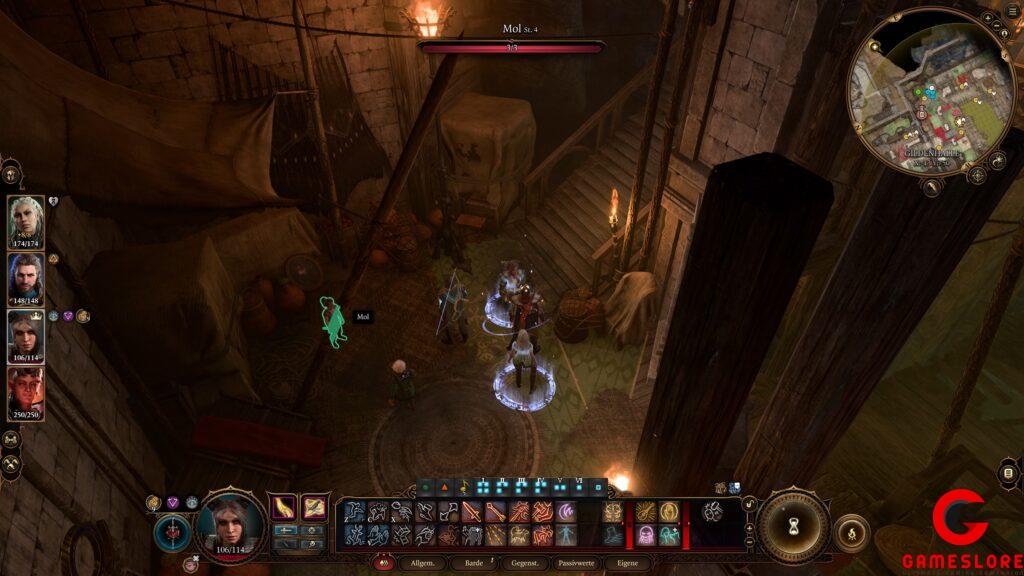Click the Mol target nameplate
1024x576 pixels.
pyautogui.click(x=362, y=317)
